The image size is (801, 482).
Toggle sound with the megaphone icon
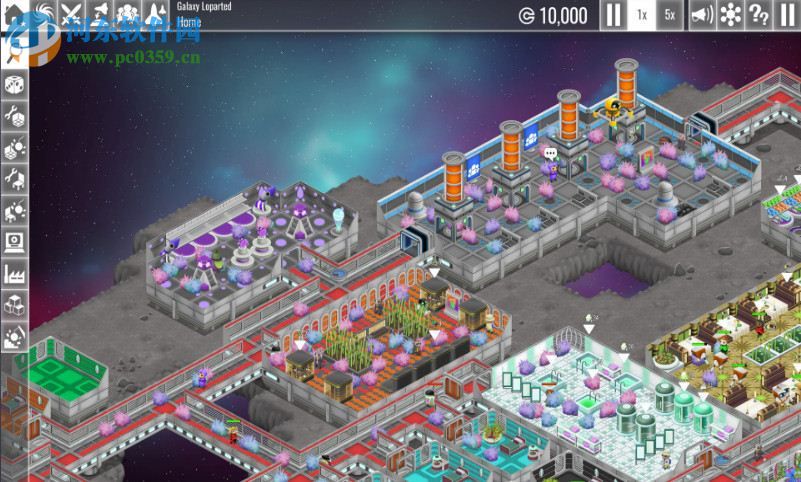[702, 15]
